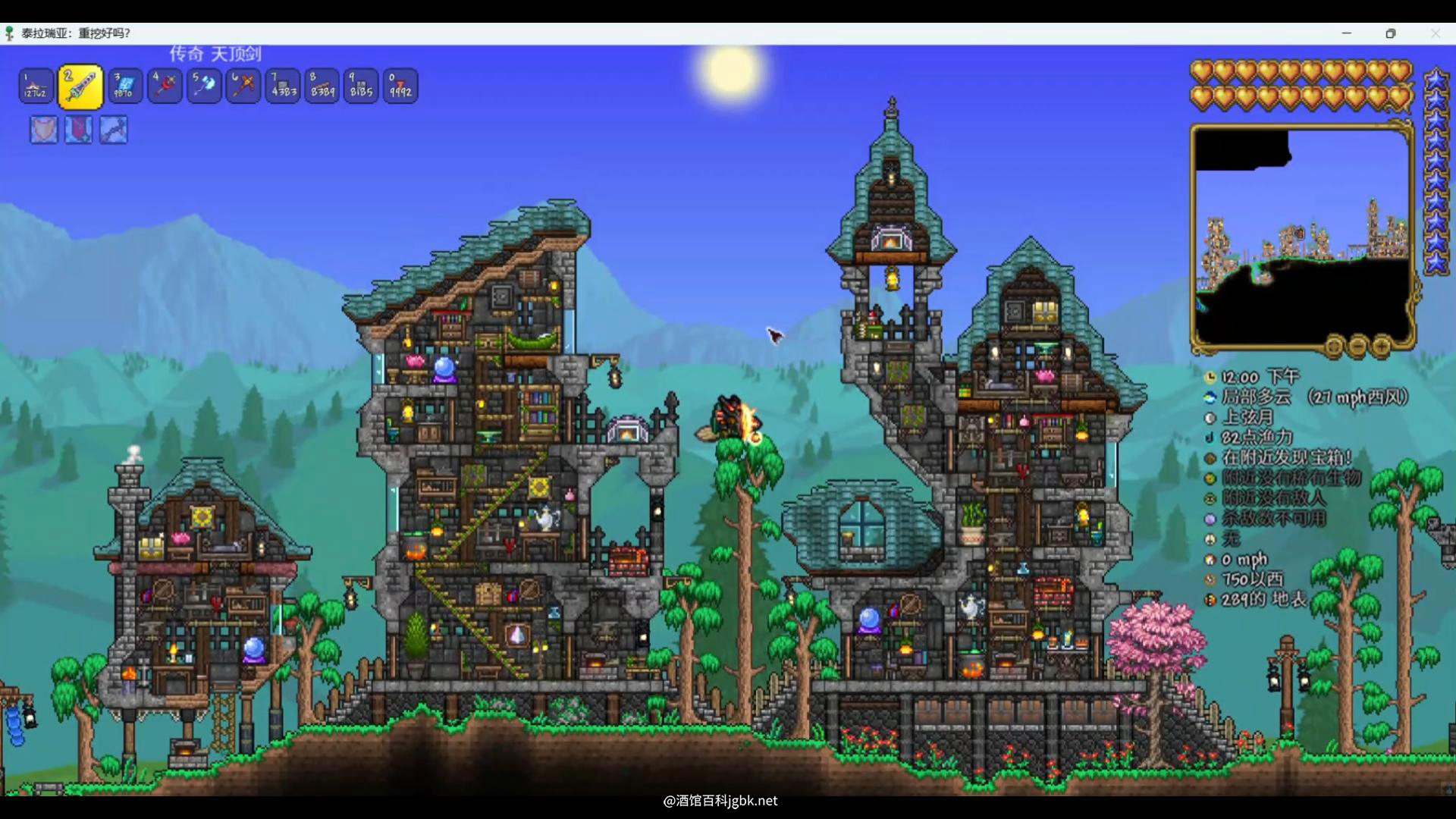Zoom in the minimap with plus button
This screenshot has height=819, width=1456.
click(1382, 347)
